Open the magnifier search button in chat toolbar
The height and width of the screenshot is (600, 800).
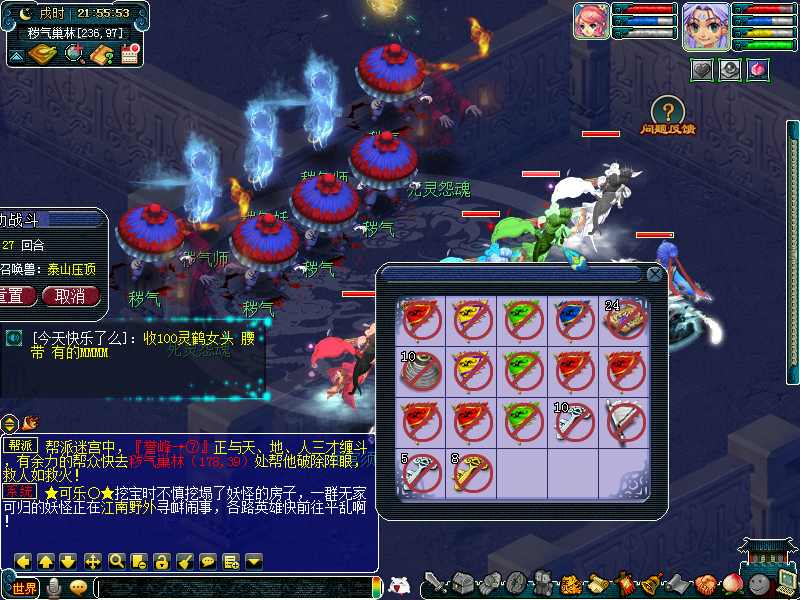[x=116, y=561]
